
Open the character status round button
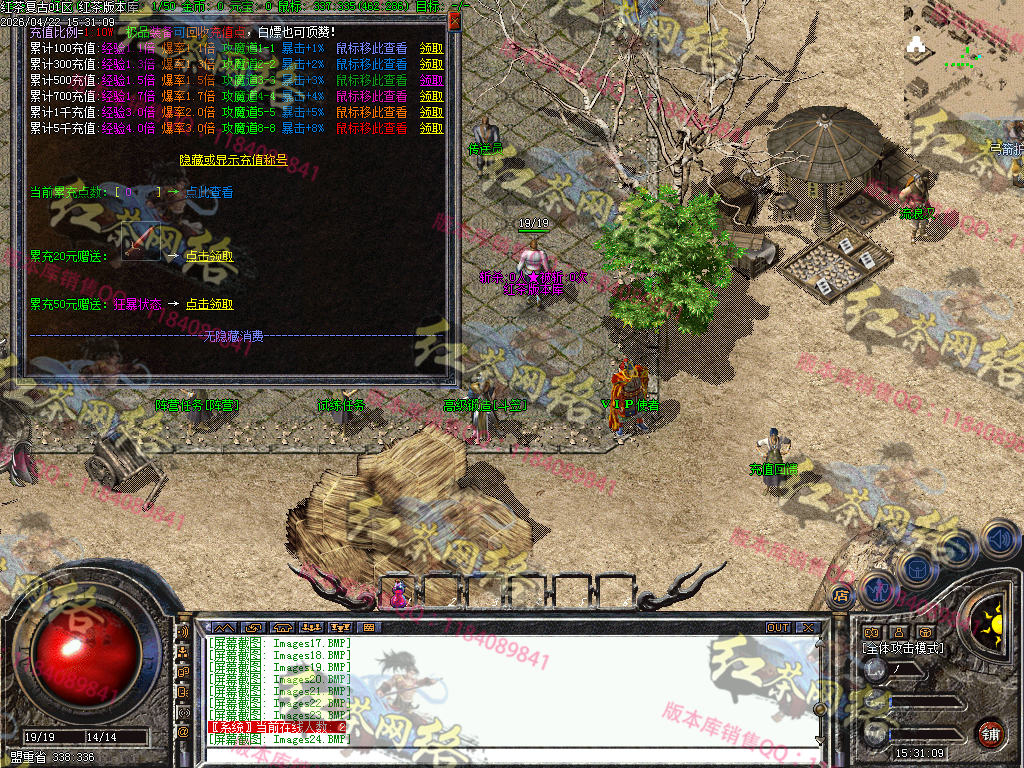tap(877, 589)
